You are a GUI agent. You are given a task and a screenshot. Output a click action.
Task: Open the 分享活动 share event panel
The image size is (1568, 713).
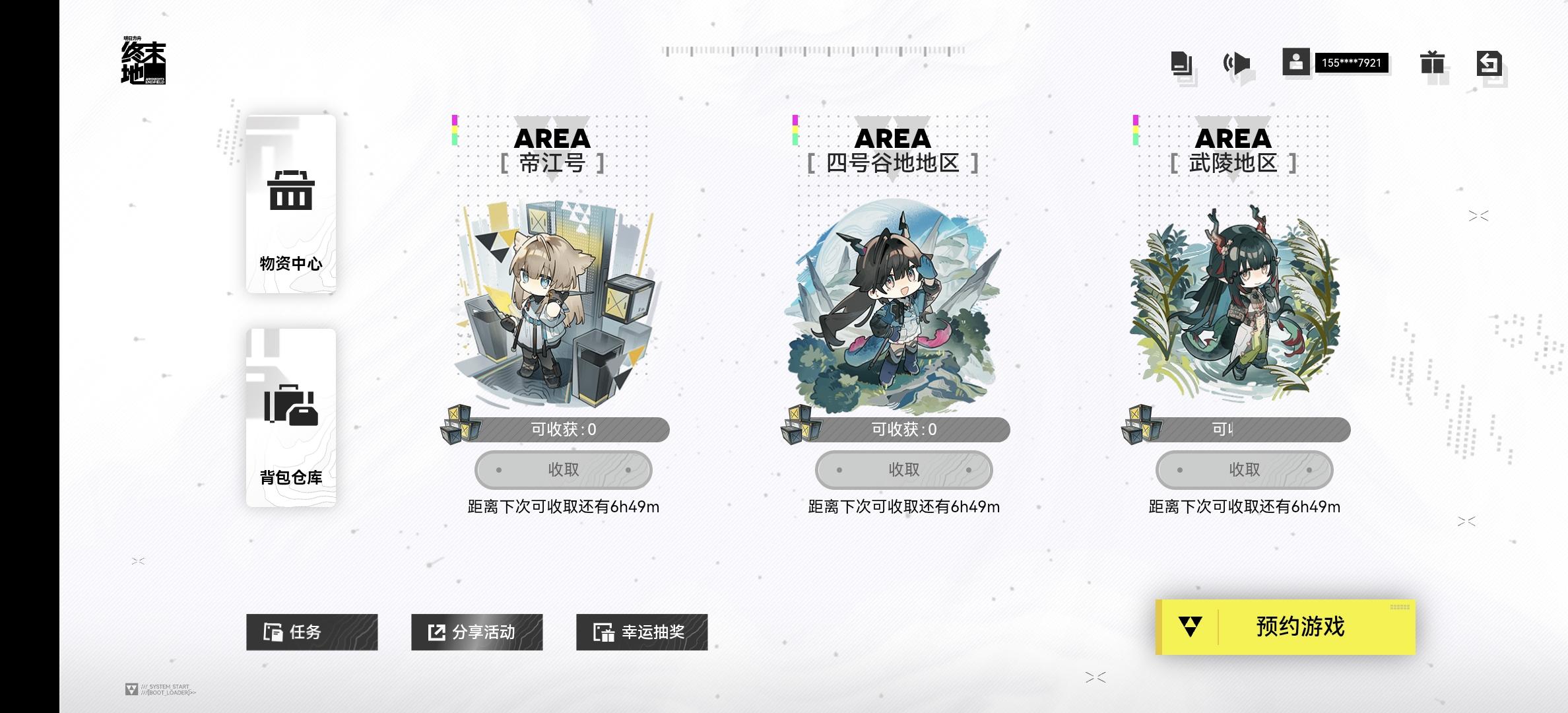coord(476,632)
